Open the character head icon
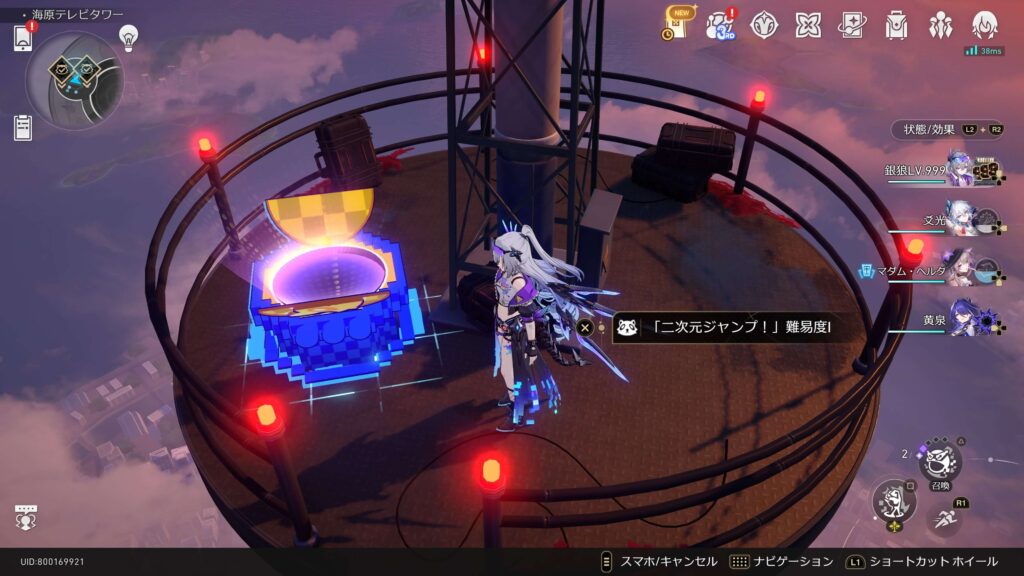Image resolution: width=1024 pixels, height=576 pixels. tap(985, 24)
